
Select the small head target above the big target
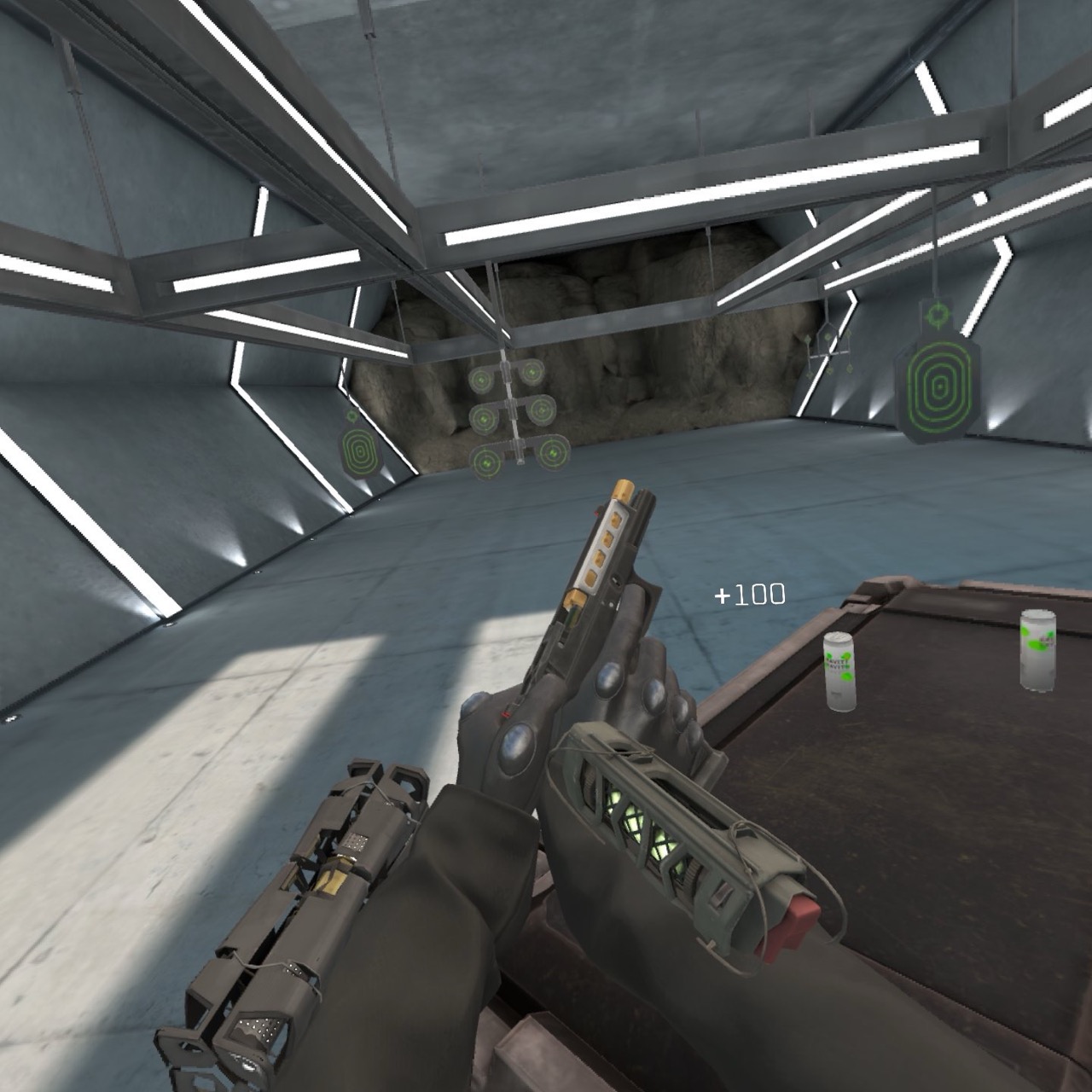(x=938, y=313)
